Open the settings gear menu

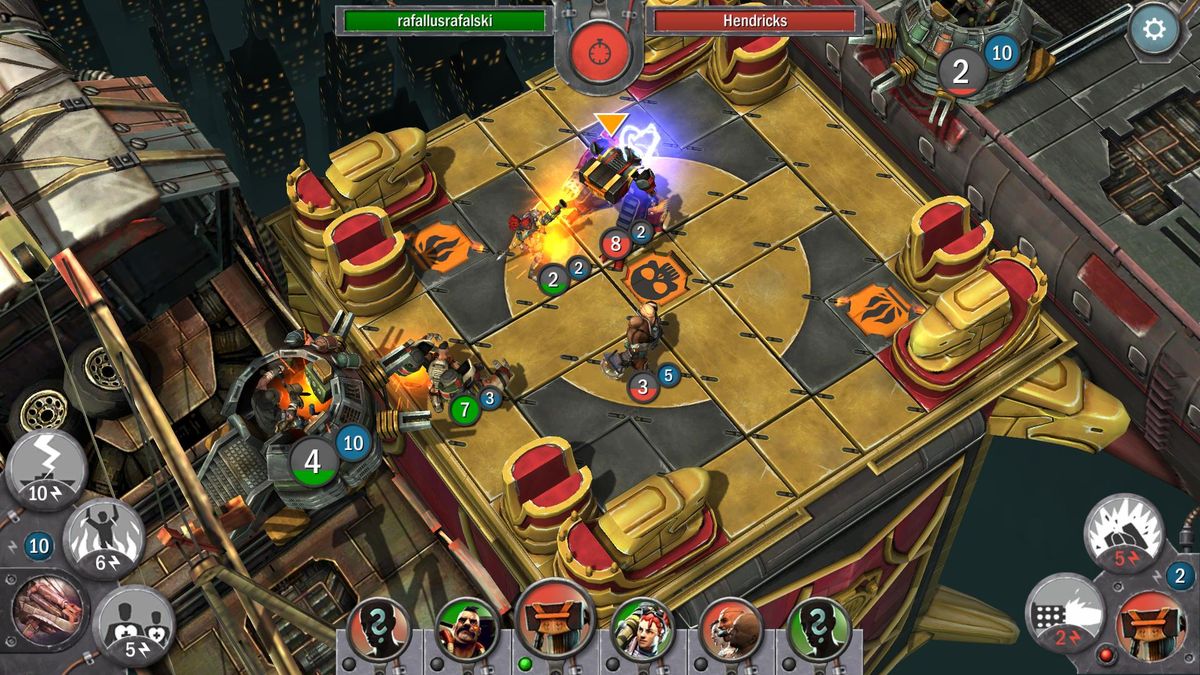[x=1153, y=29]
